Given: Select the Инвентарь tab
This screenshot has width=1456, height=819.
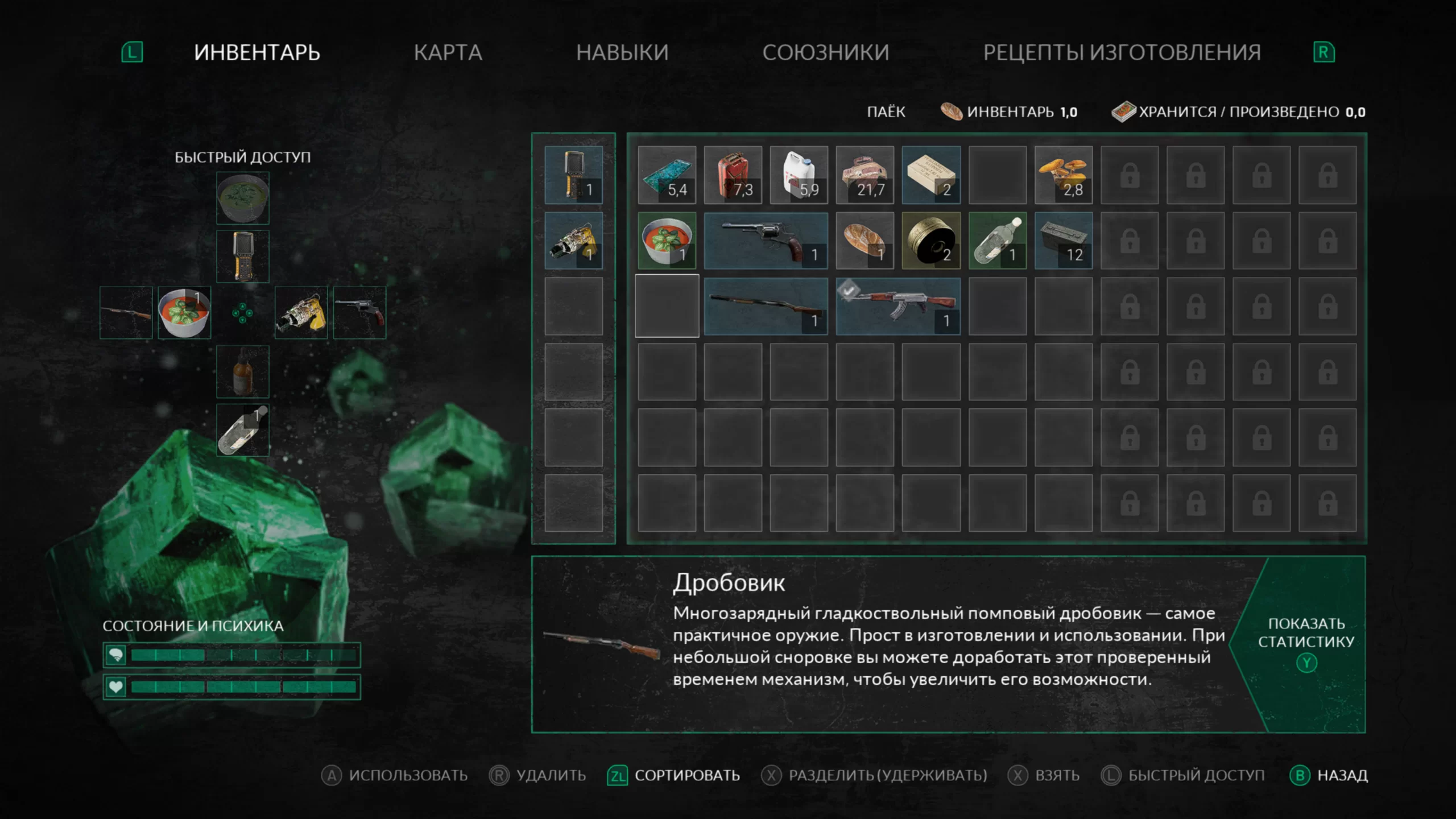Looking at the screenshot, I should (x=257, y=52).
